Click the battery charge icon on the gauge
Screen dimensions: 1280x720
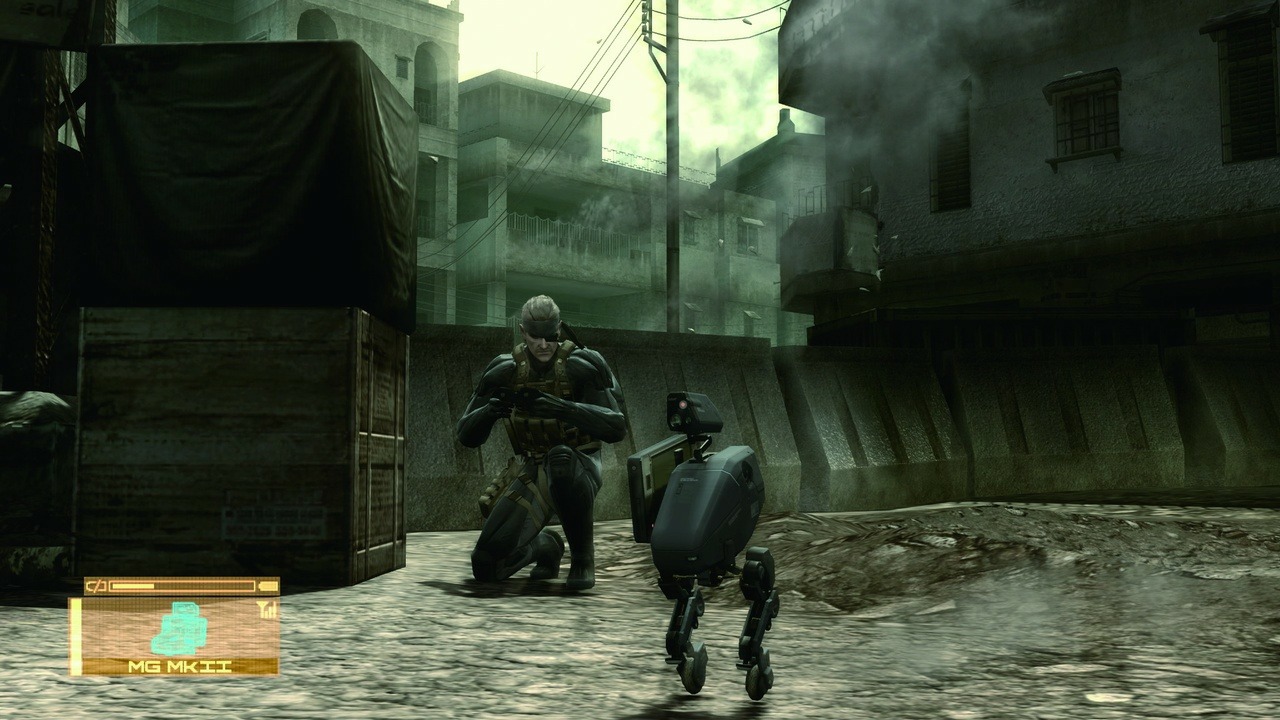coord(268,586)
